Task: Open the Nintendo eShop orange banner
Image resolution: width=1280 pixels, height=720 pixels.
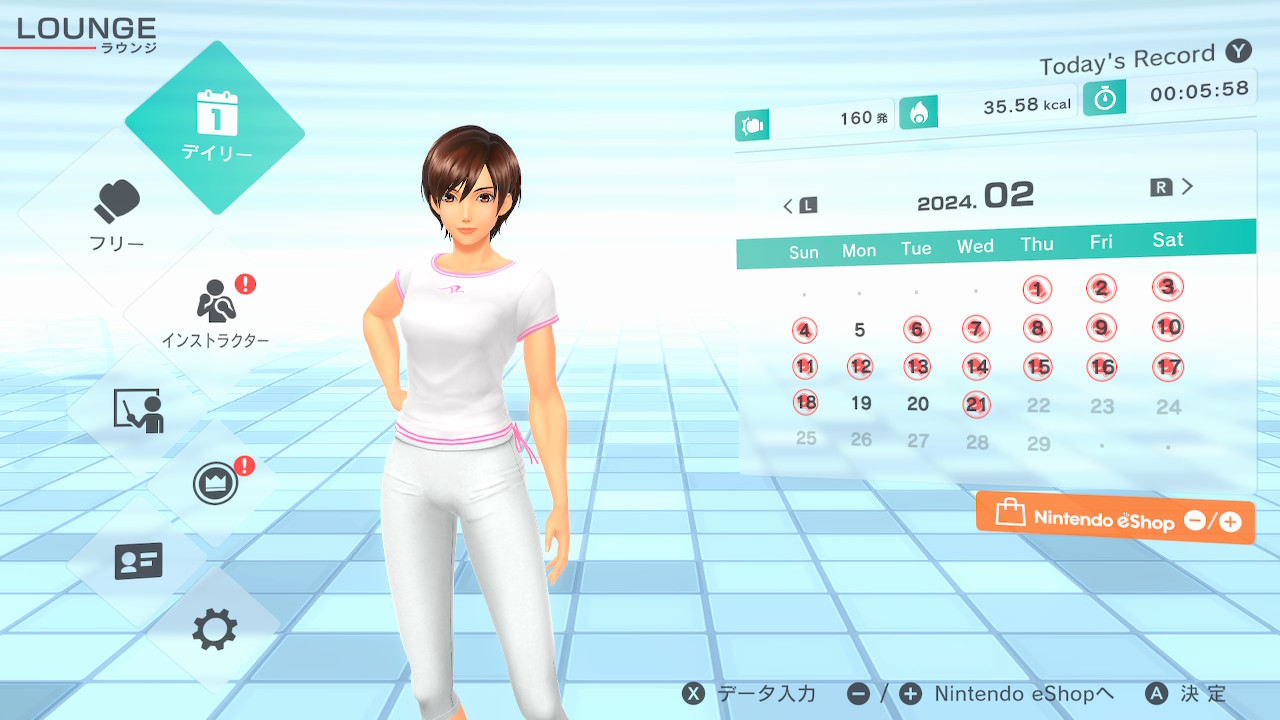Action: coord(1115,519)
